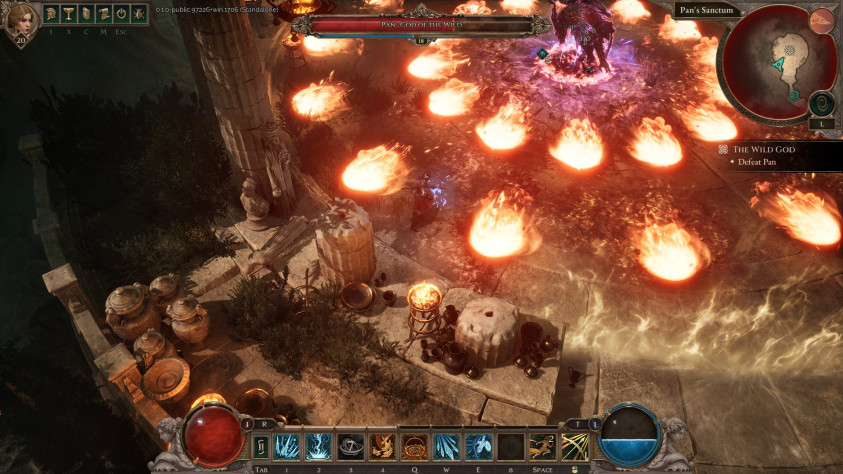Open the map scroll icon
Viewport: 843px width, 474px height.
point(102,14)
